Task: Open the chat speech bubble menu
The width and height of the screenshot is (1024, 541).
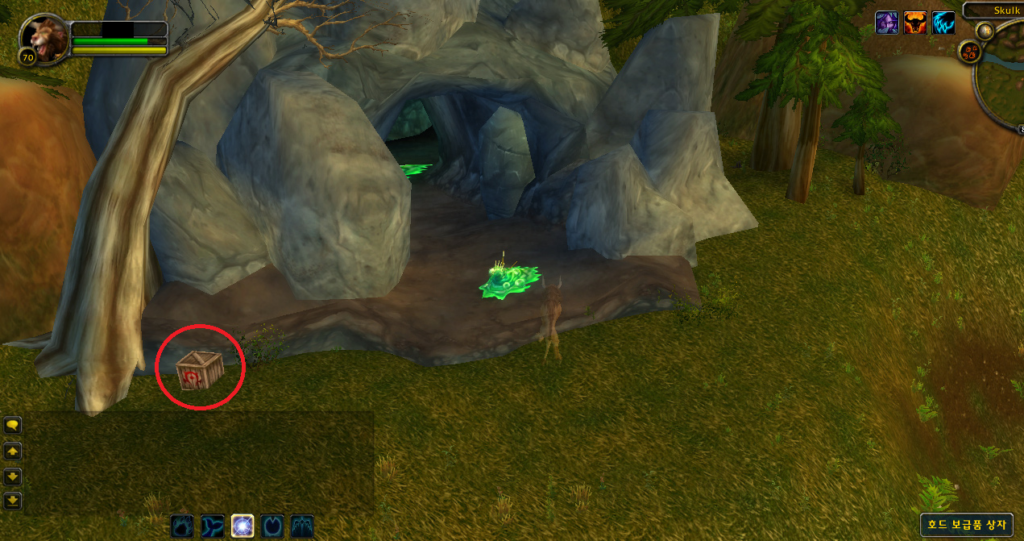Action: 13,425
